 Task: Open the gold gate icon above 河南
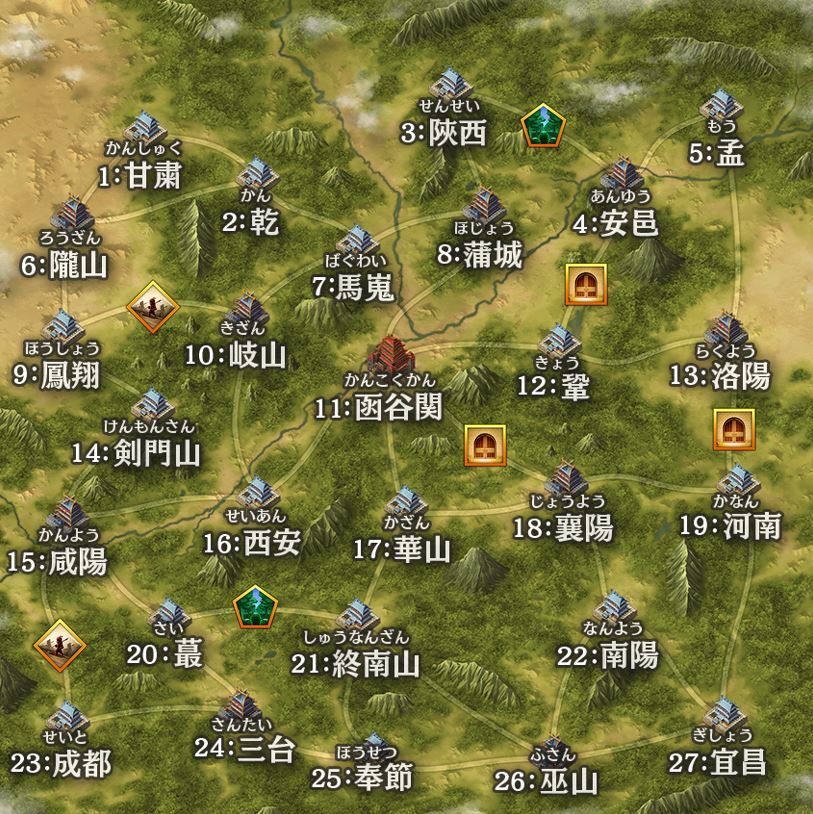coord(734,430)
